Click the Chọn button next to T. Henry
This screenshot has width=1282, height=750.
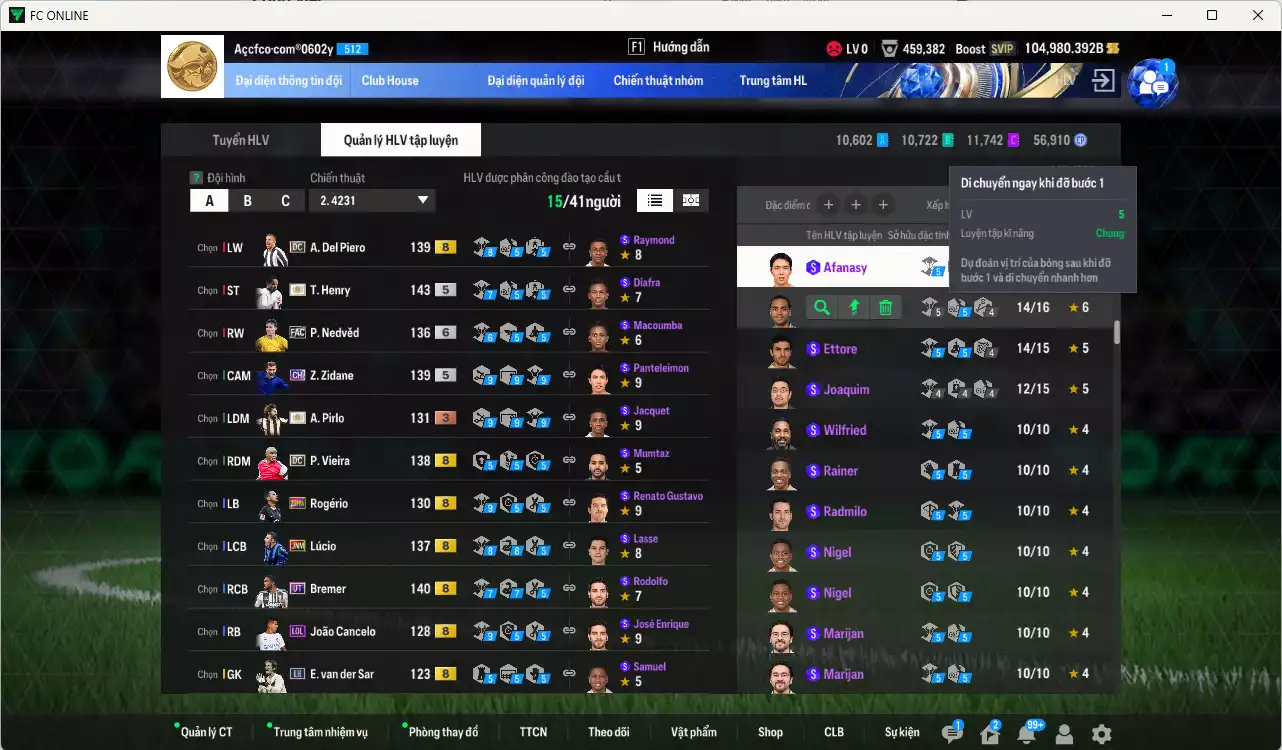208,290
